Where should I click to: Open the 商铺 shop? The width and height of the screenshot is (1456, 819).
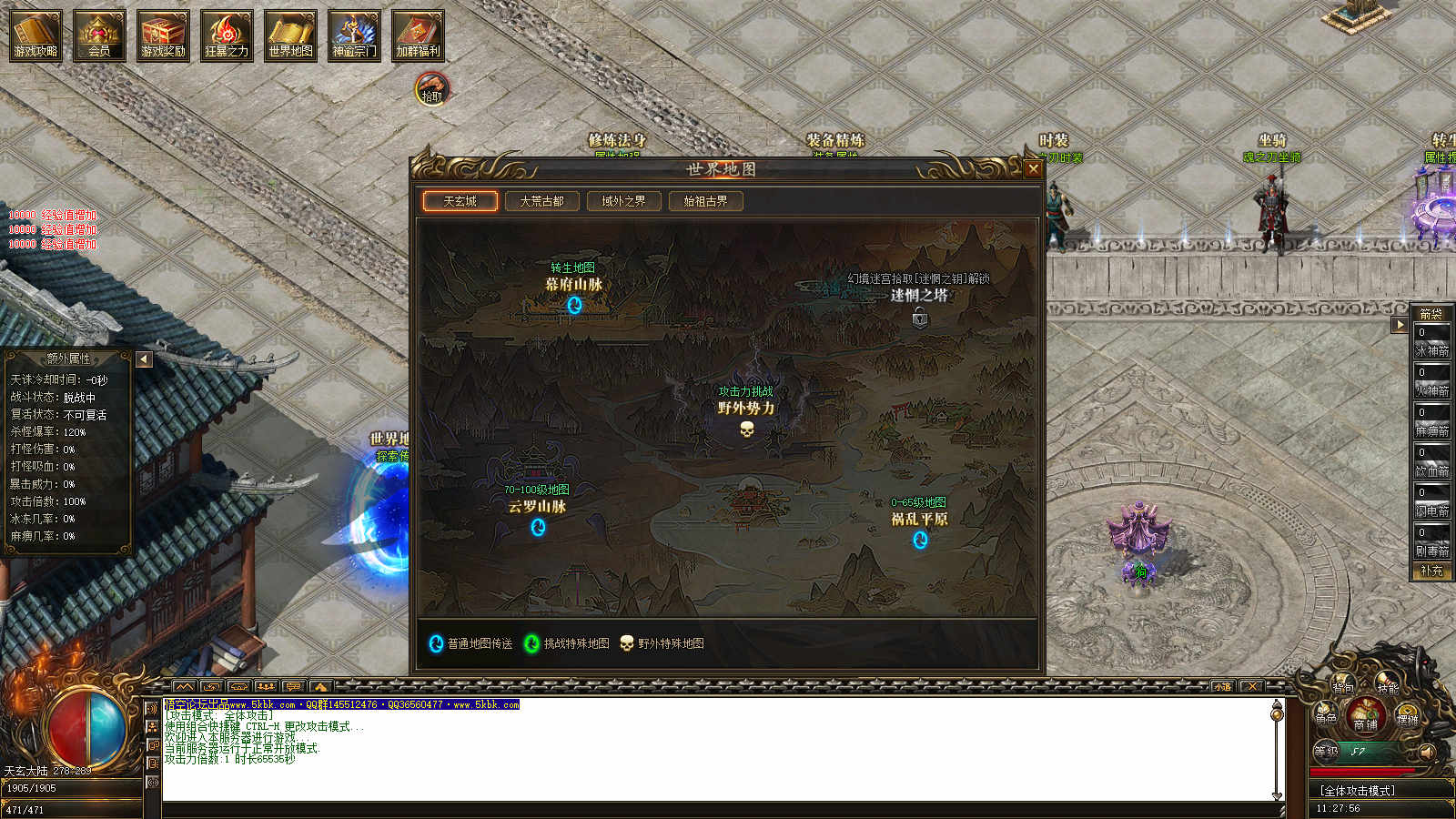(x=1365, y=717)
